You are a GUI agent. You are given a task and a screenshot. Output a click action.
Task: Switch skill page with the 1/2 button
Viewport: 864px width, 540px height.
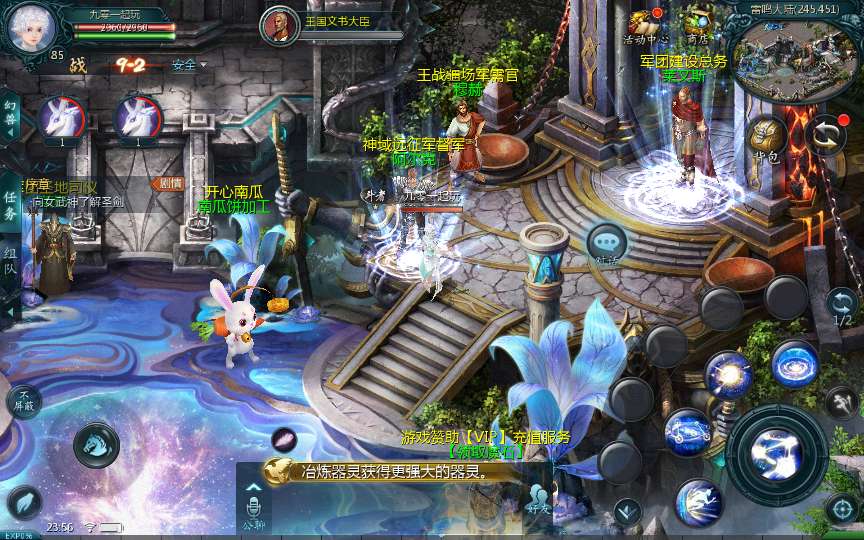pyautogui.click(x=842, y=306)
